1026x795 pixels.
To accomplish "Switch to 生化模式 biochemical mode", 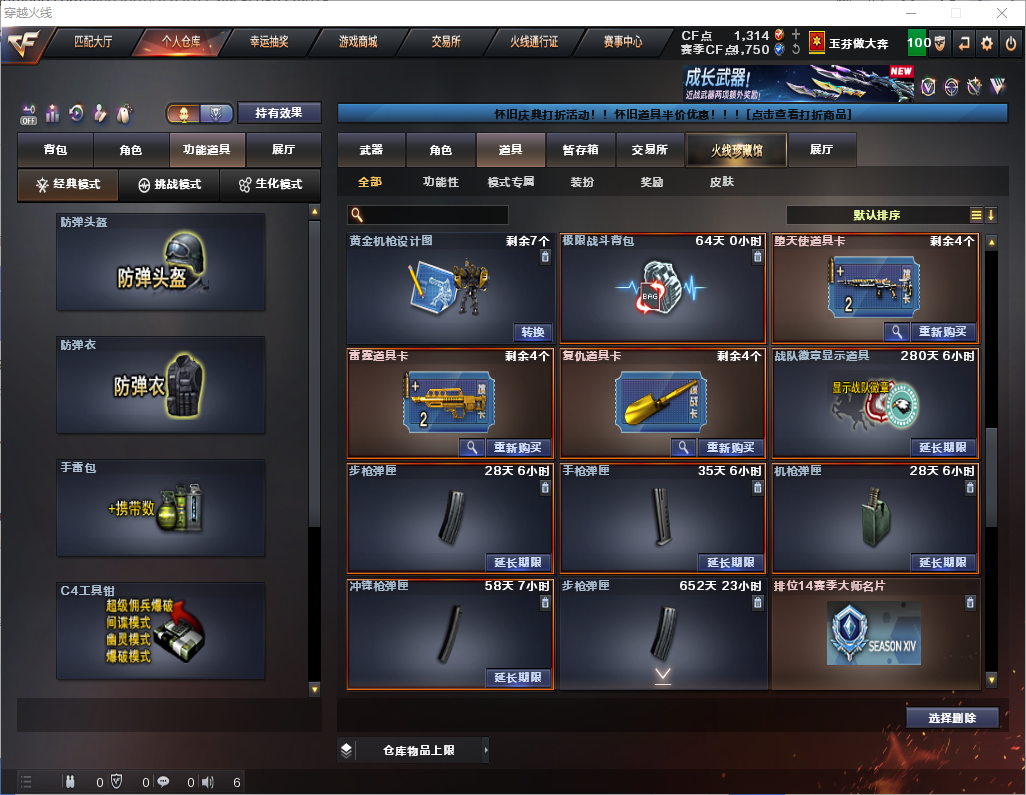I will [x=264, y=185].
